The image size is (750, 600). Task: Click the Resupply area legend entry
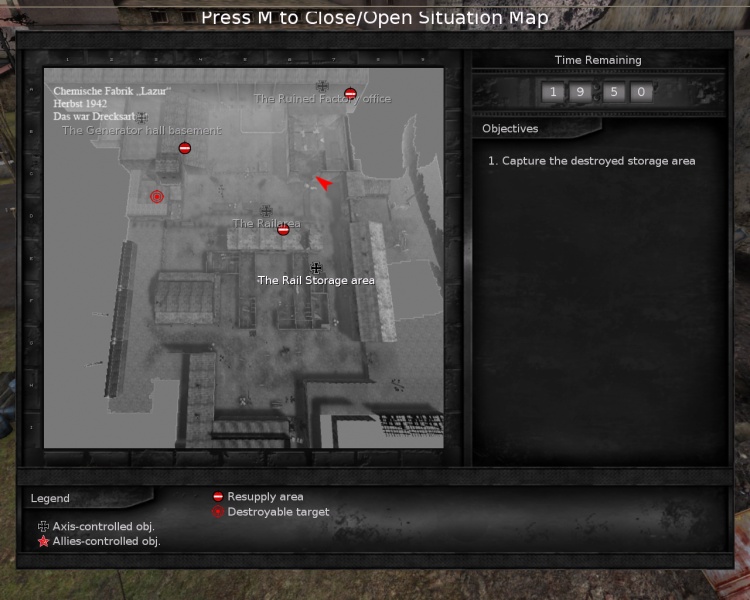265,497
